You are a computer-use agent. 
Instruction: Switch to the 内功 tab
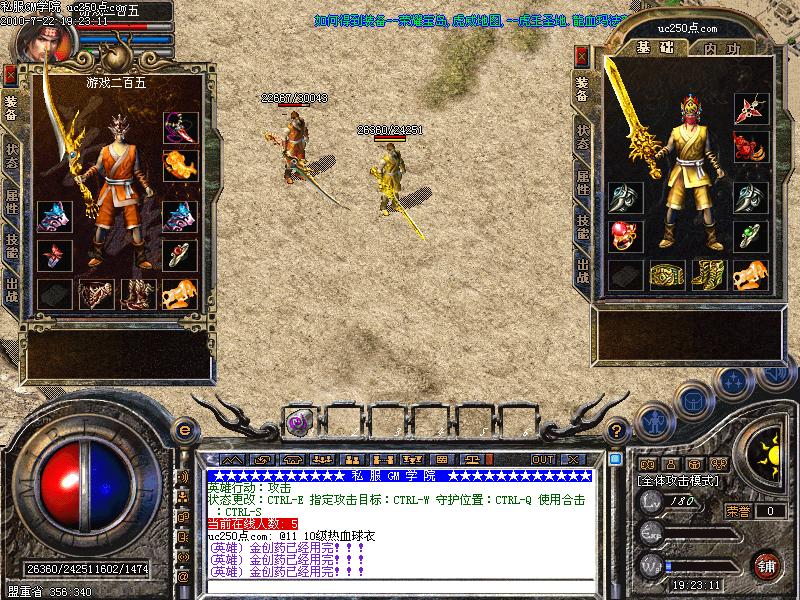(x=721, y=48)
